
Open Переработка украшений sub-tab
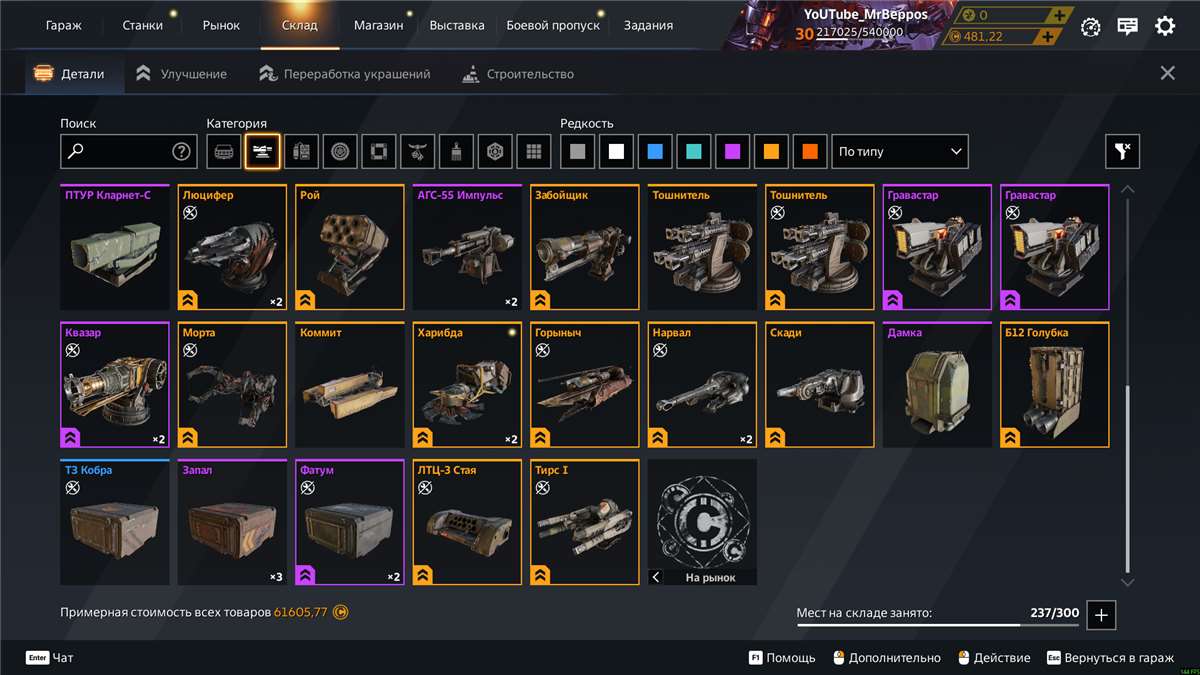[345, 74]
